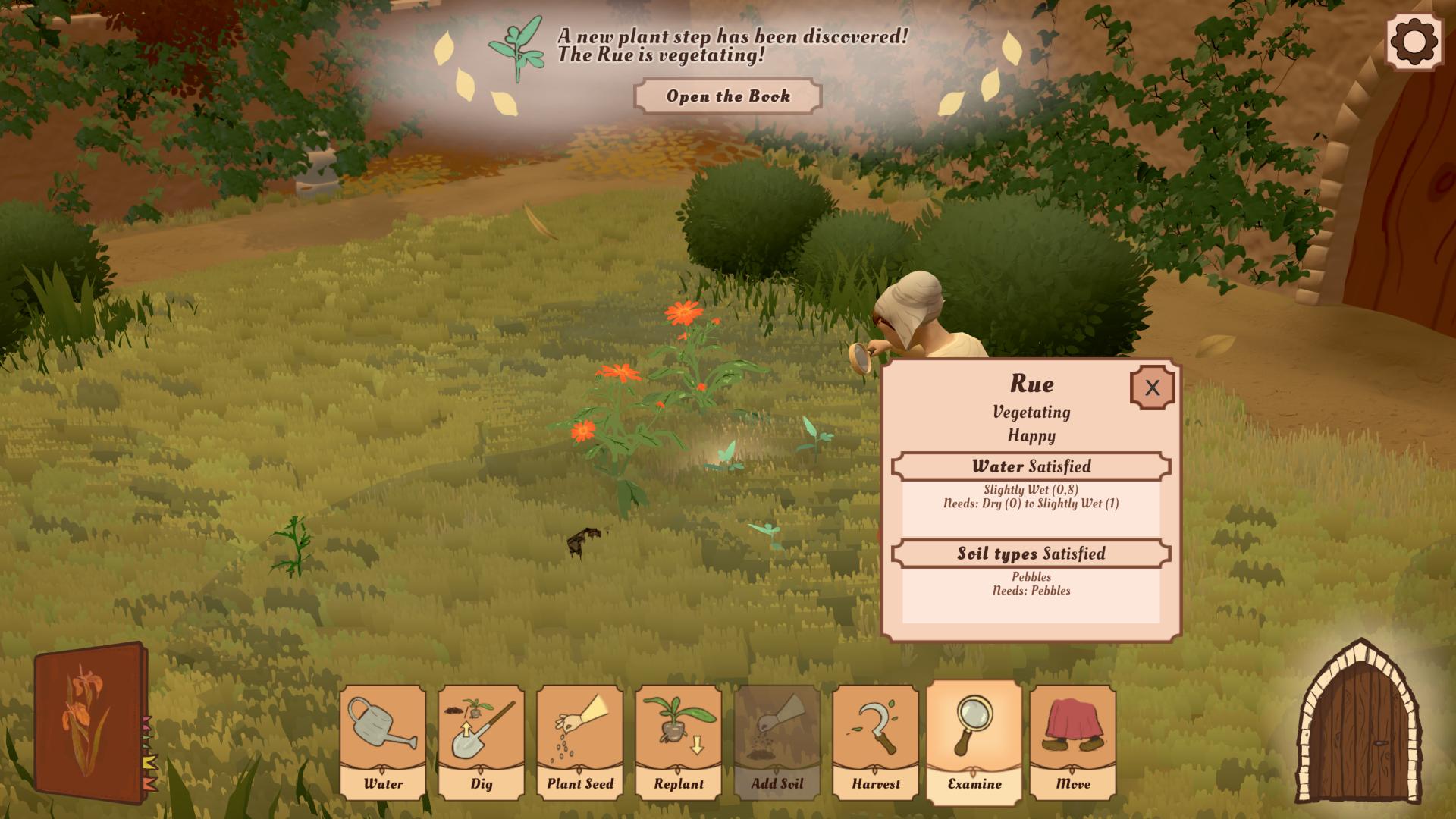Screen dimensions: 1456x819
Task: Expand the Water Satisfied section
Action: coord(1031,466)
